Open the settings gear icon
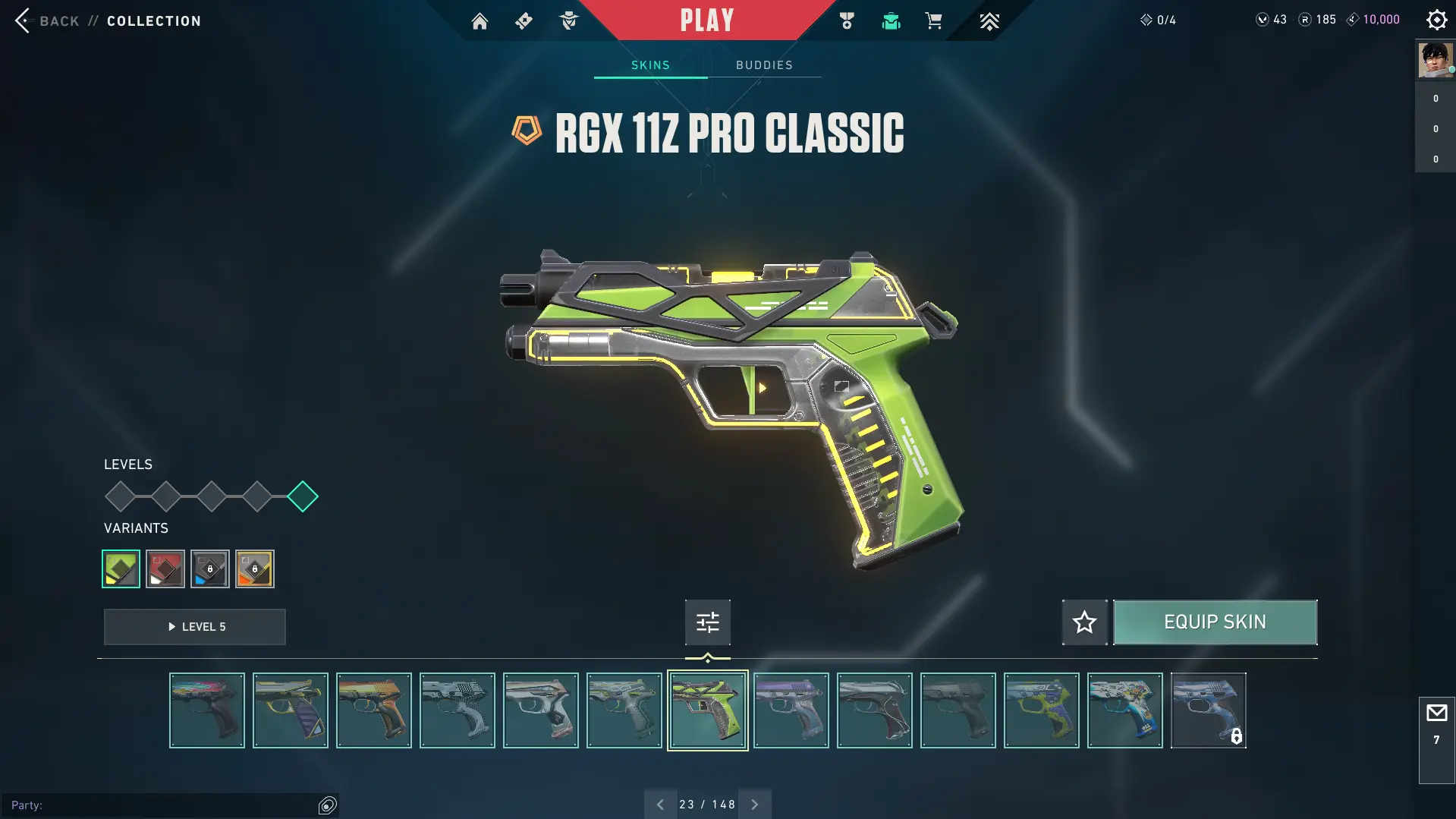This screenshot has width=1456, height=819. [1436, 20]
